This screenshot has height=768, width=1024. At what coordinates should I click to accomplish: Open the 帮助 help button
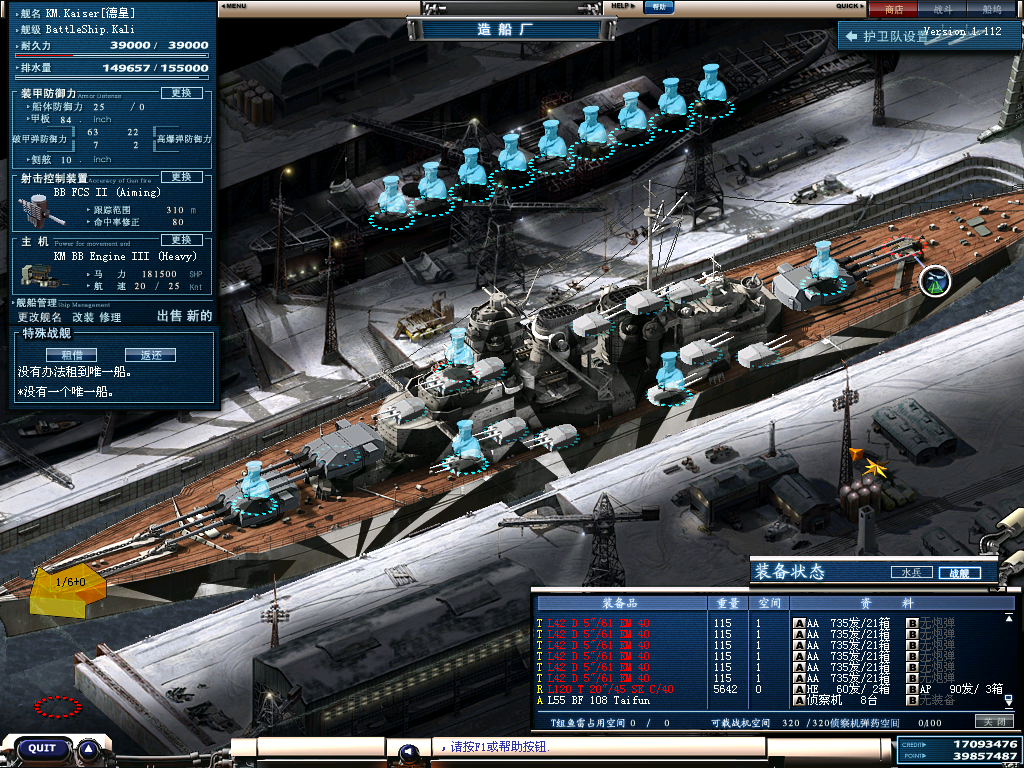pos(657,6)
